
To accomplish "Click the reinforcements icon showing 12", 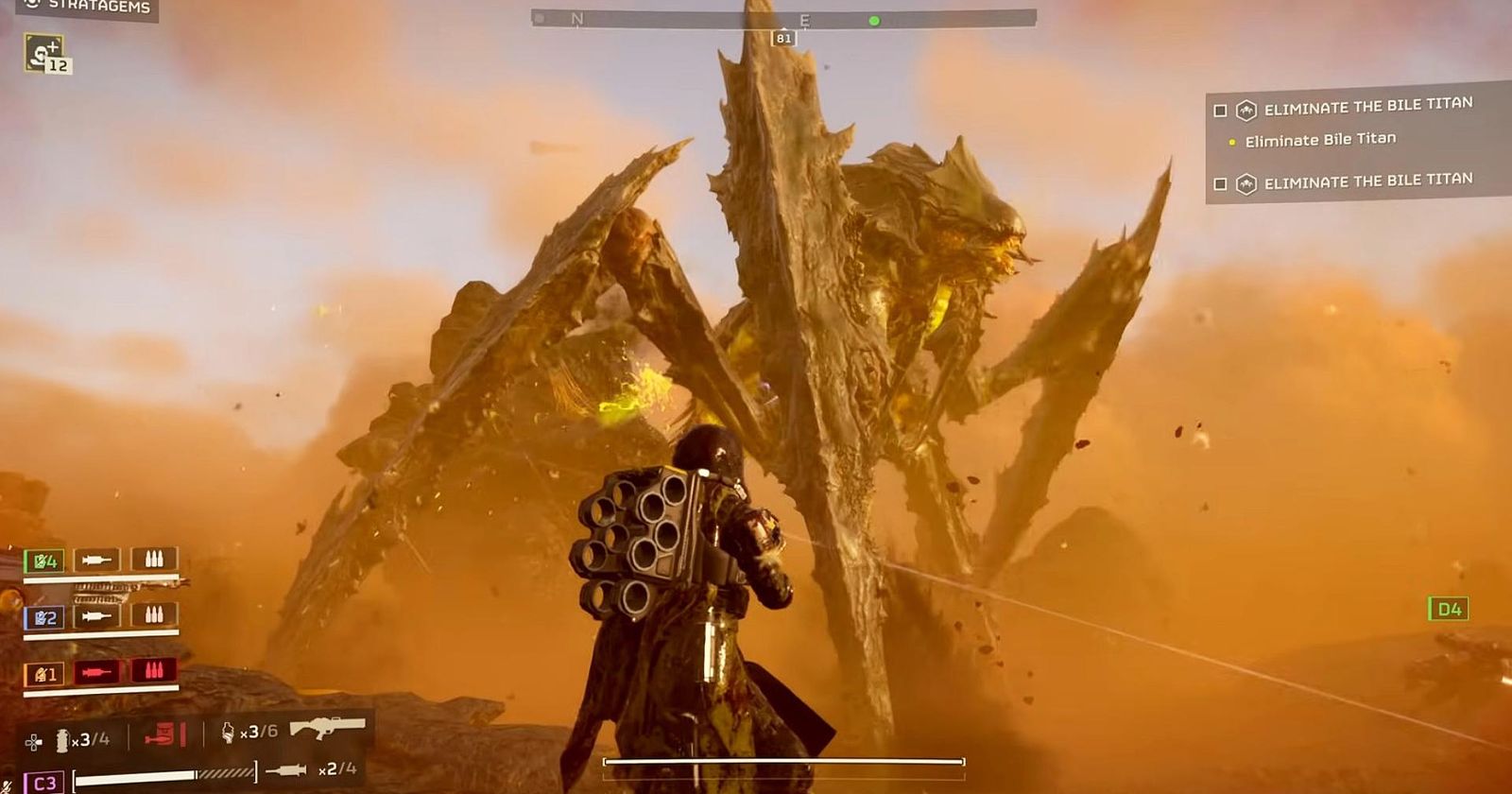I will click(x=44, y=54).
